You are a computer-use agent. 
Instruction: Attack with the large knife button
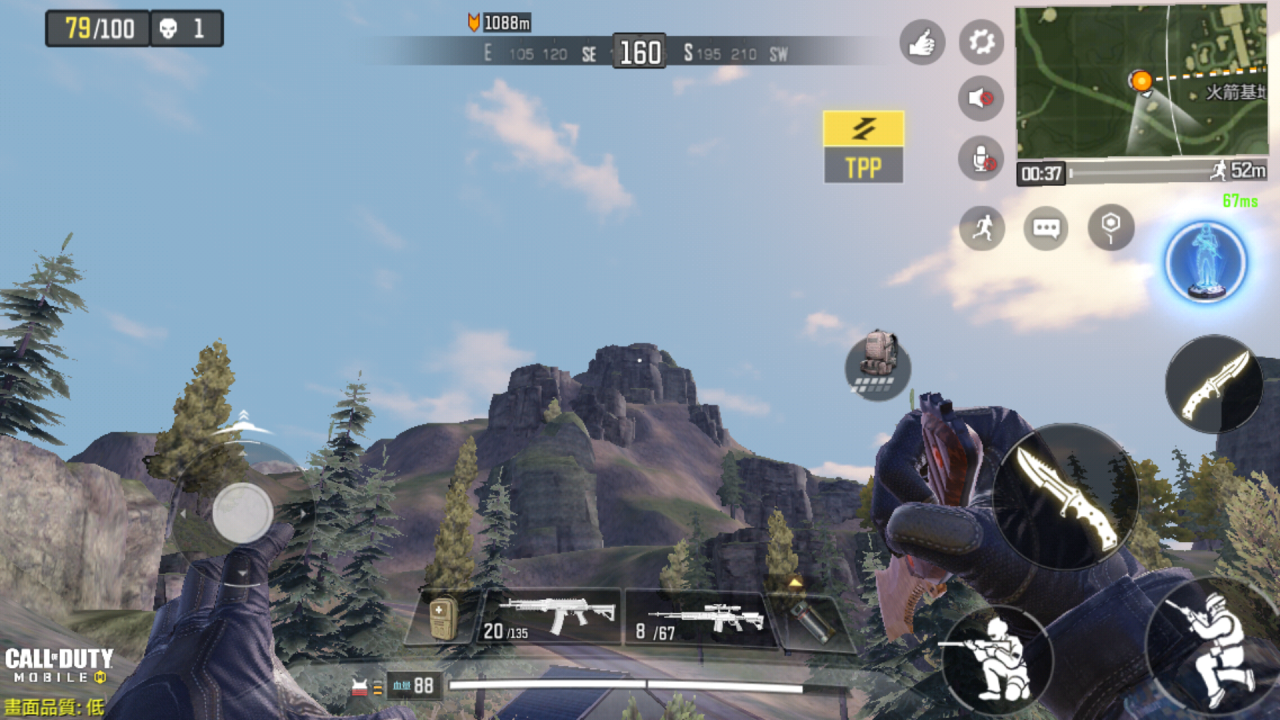click(x=1066, y=496)
